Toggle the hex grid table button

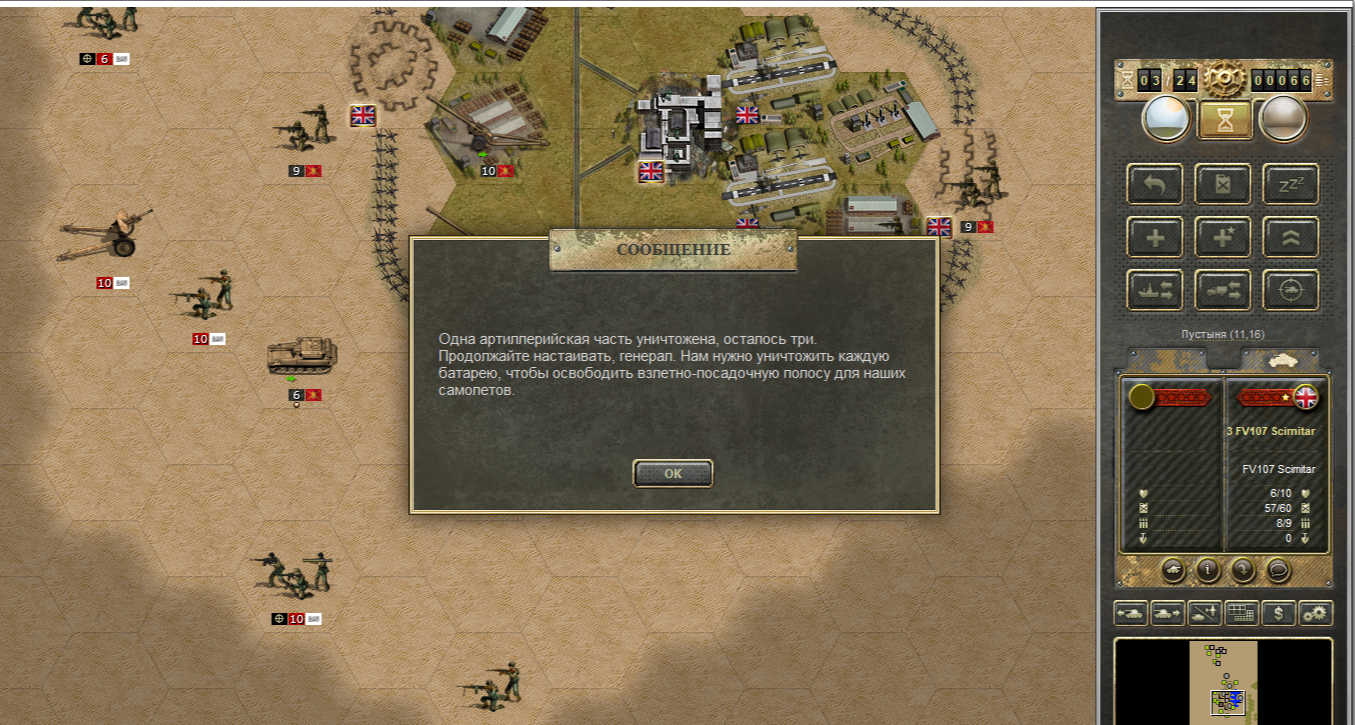1241,613
